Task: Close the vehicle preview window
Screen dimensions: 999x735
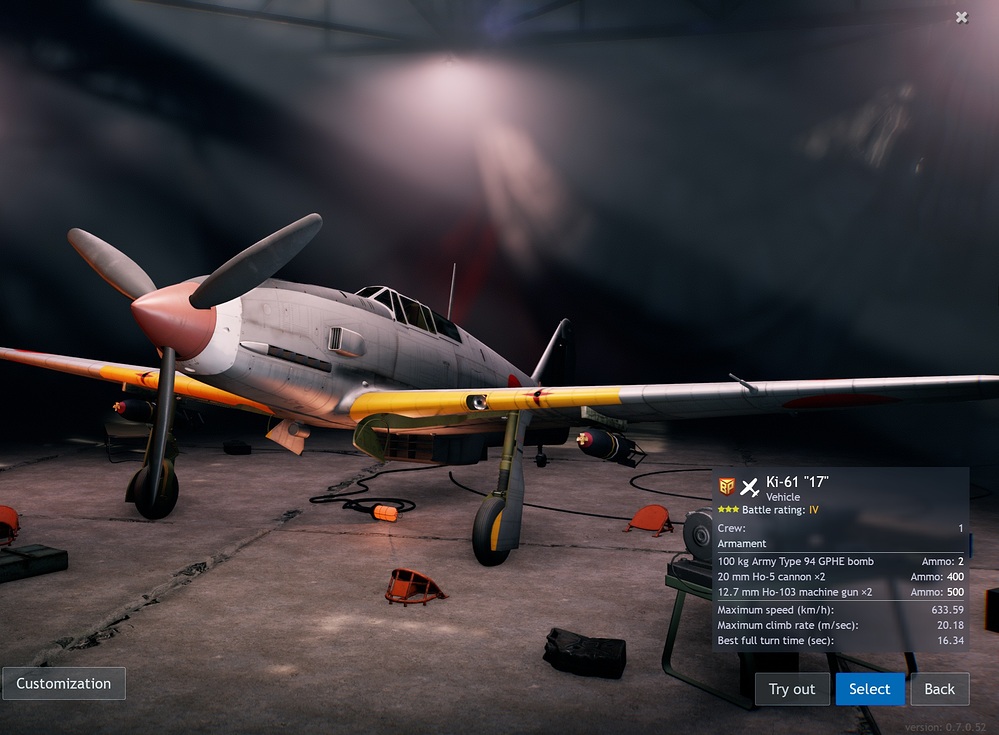Action: coord(962,17)
